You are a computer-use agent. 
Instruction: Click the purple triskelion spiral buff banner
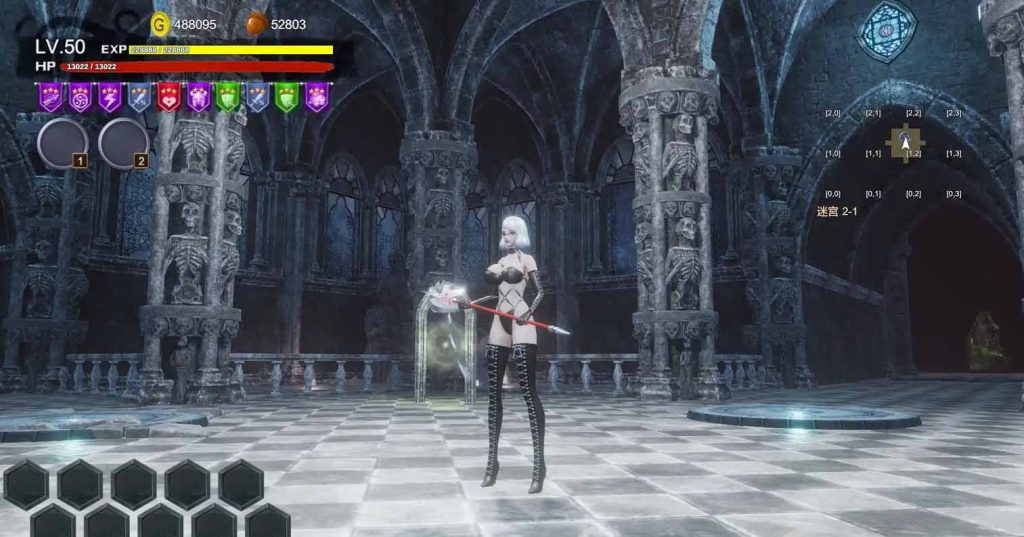tap(80, 96)
